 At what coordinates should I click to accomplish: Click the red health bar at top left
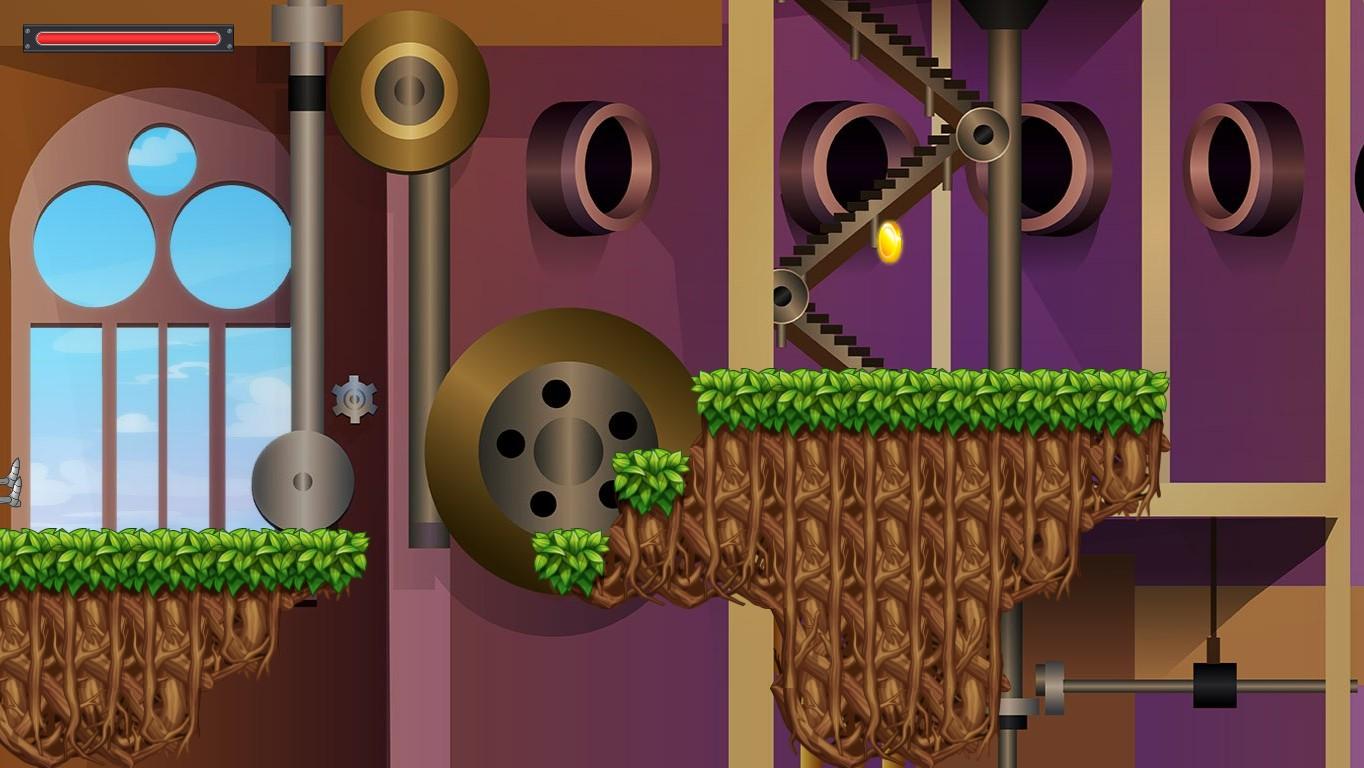pyautogui.click(x=125, y=37)
